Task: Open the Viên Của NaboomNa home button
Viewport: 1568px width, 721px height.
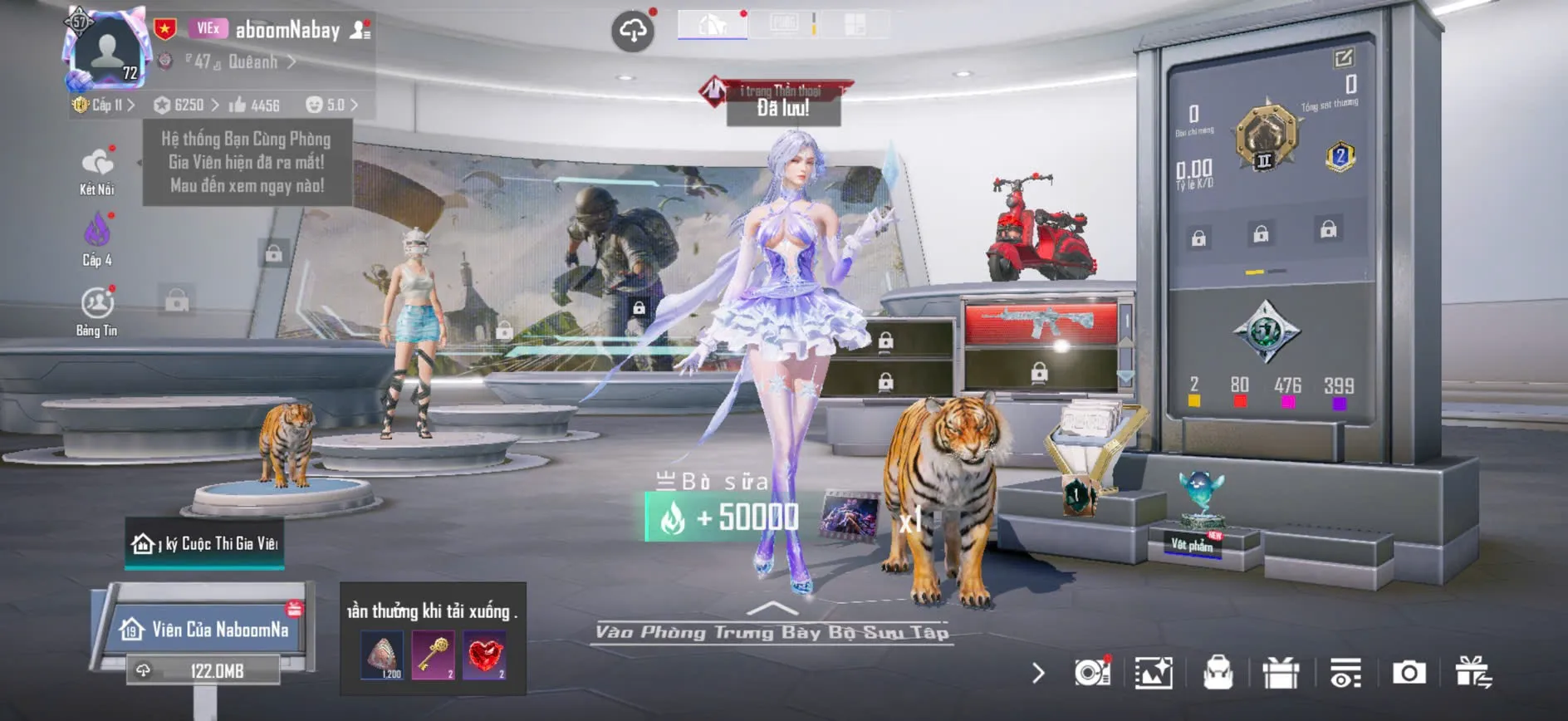Action: coord(208,629)
